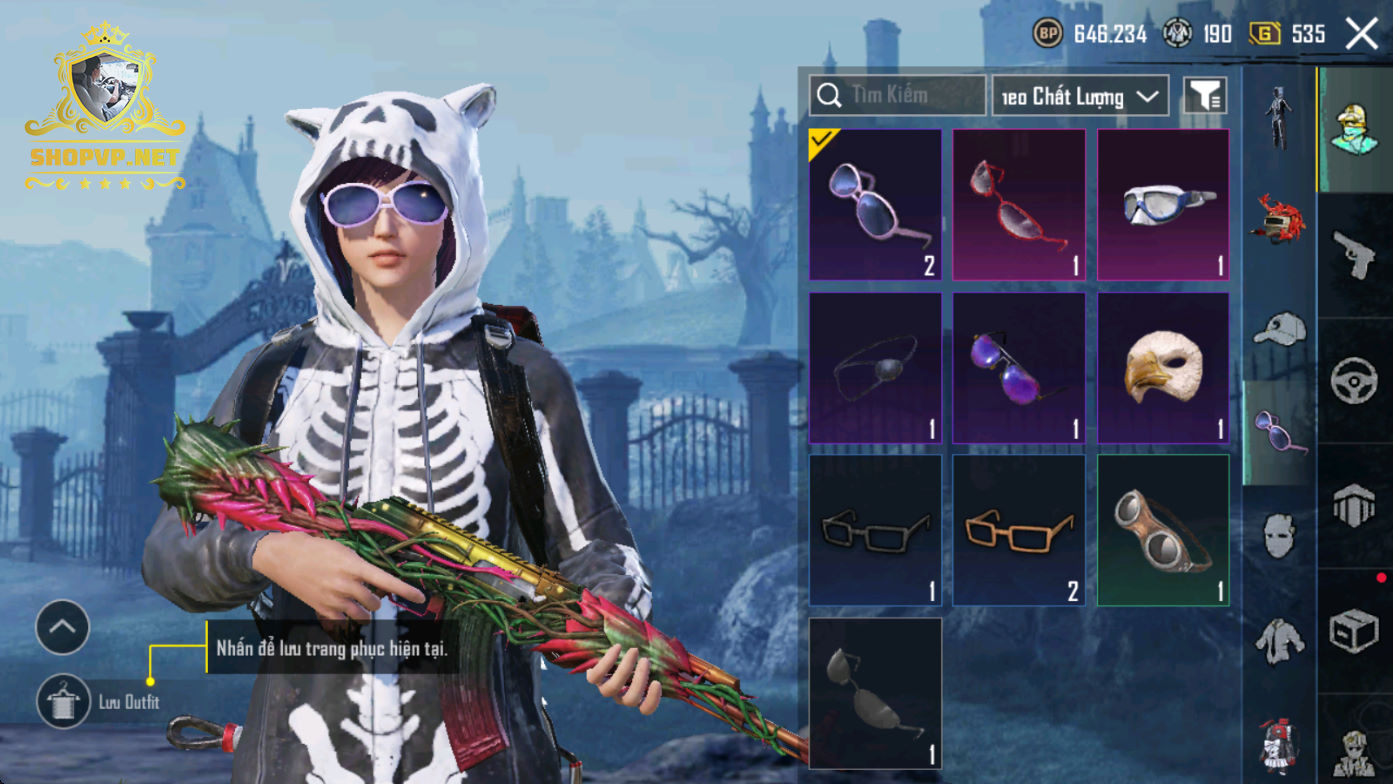Equip the black eye patch
Viewport: 1393px width, 784px height.
pyautogui.click(x=875, y=368)
